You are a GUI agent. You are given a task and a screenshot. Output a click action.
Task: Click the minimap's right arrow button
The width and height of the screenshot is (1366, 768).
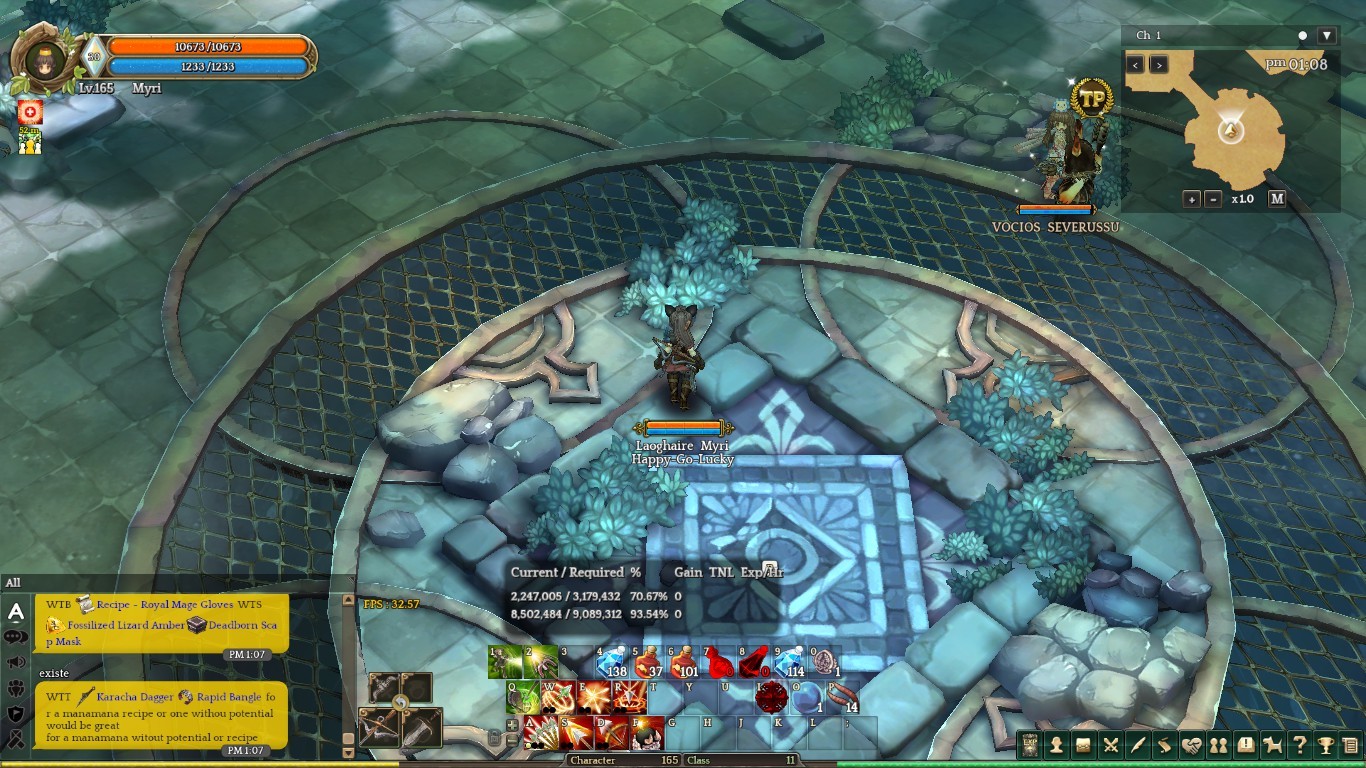tap(1158, 65)
